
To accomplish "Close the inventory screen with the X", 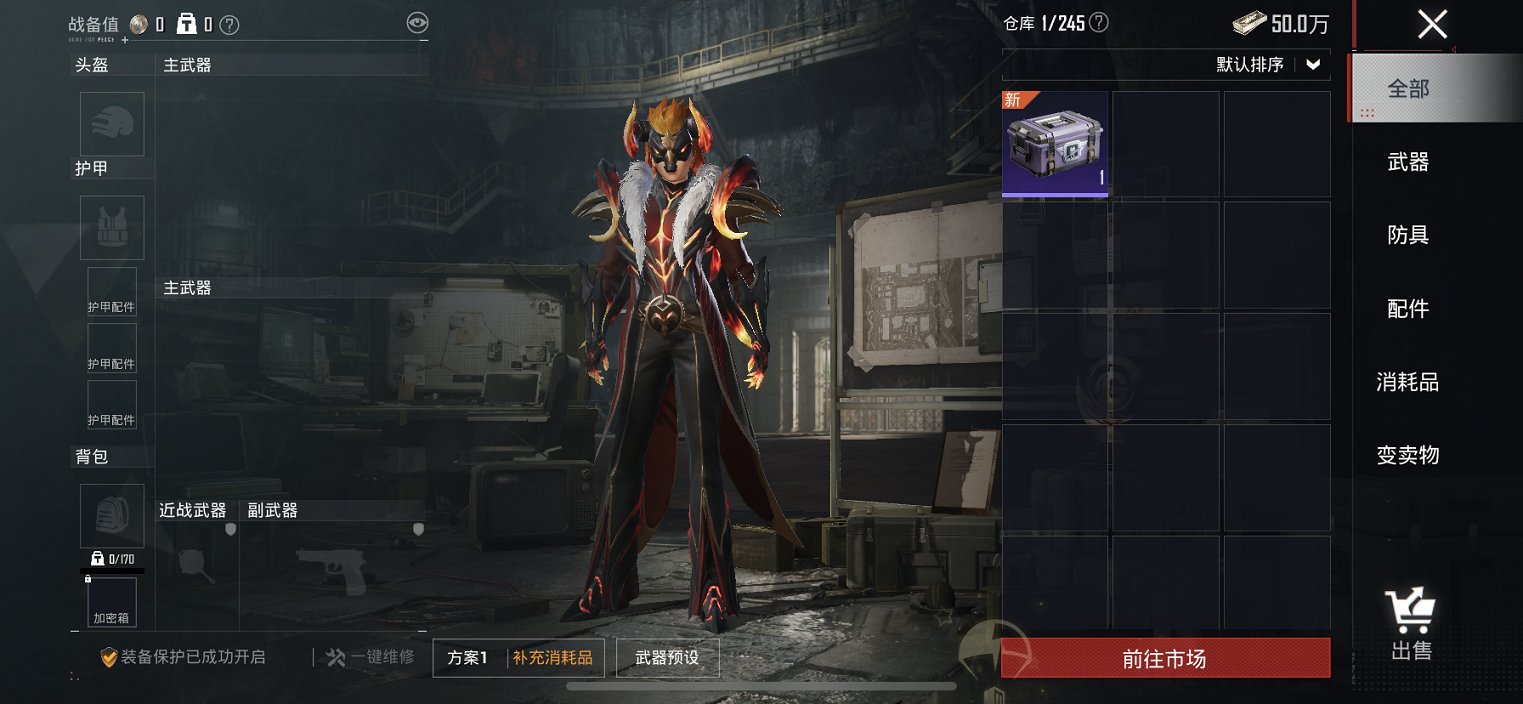I will [1432, 24].
